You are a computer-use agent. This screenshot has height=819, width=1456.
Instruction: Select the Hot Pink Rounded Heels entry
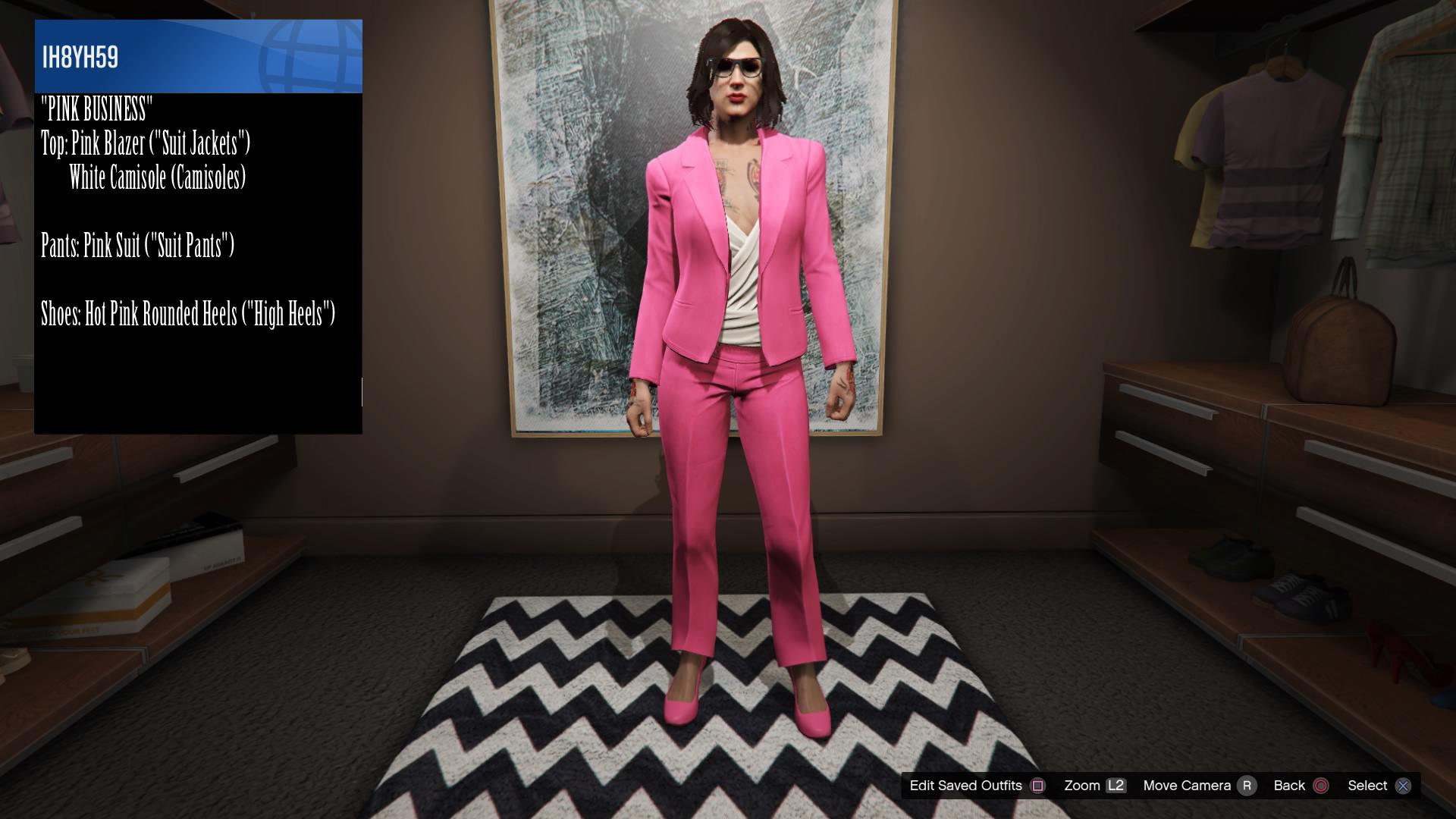(189, 312)
